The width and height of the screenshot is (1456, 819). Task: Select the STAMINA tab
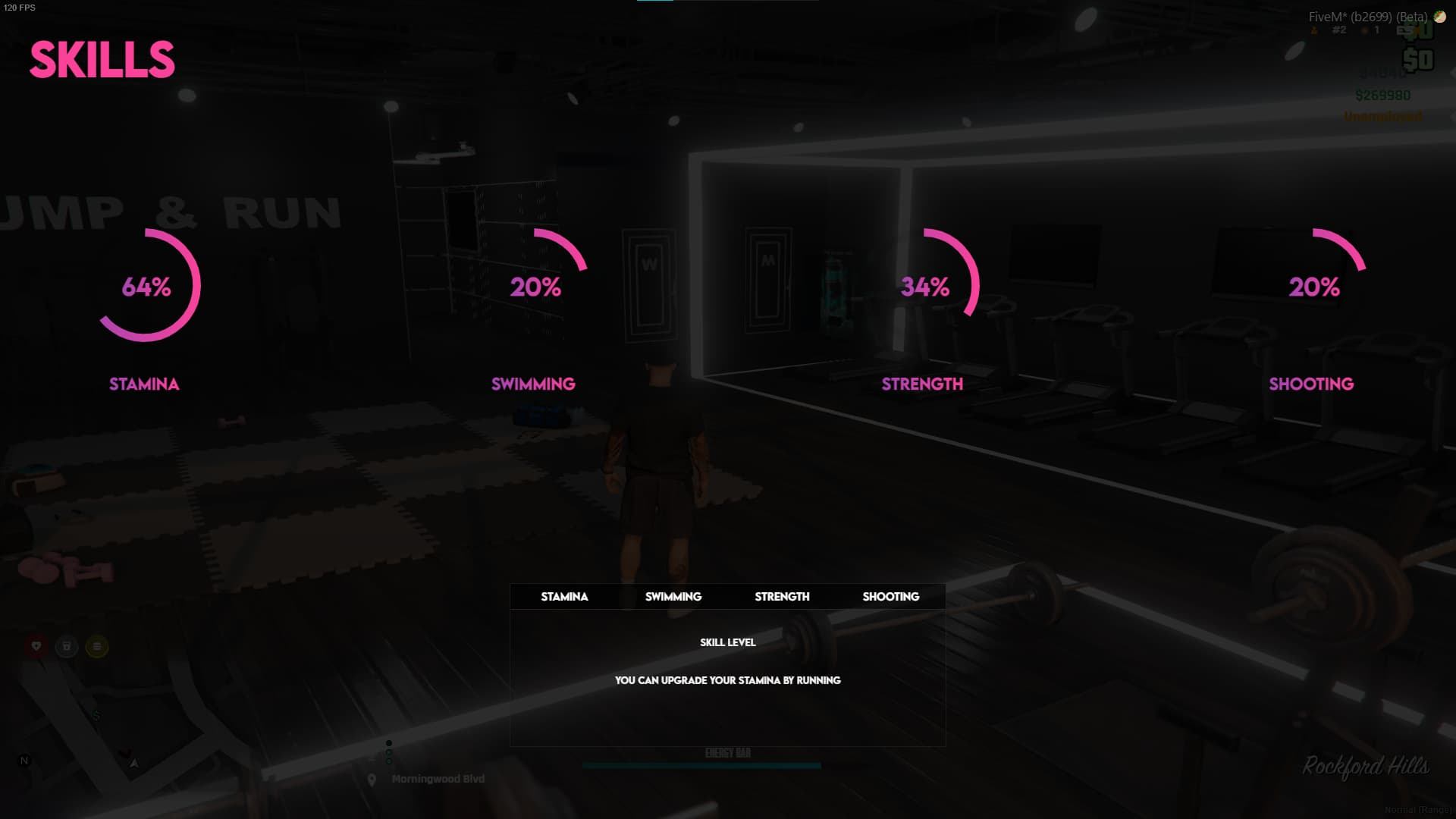coord(564,597)
